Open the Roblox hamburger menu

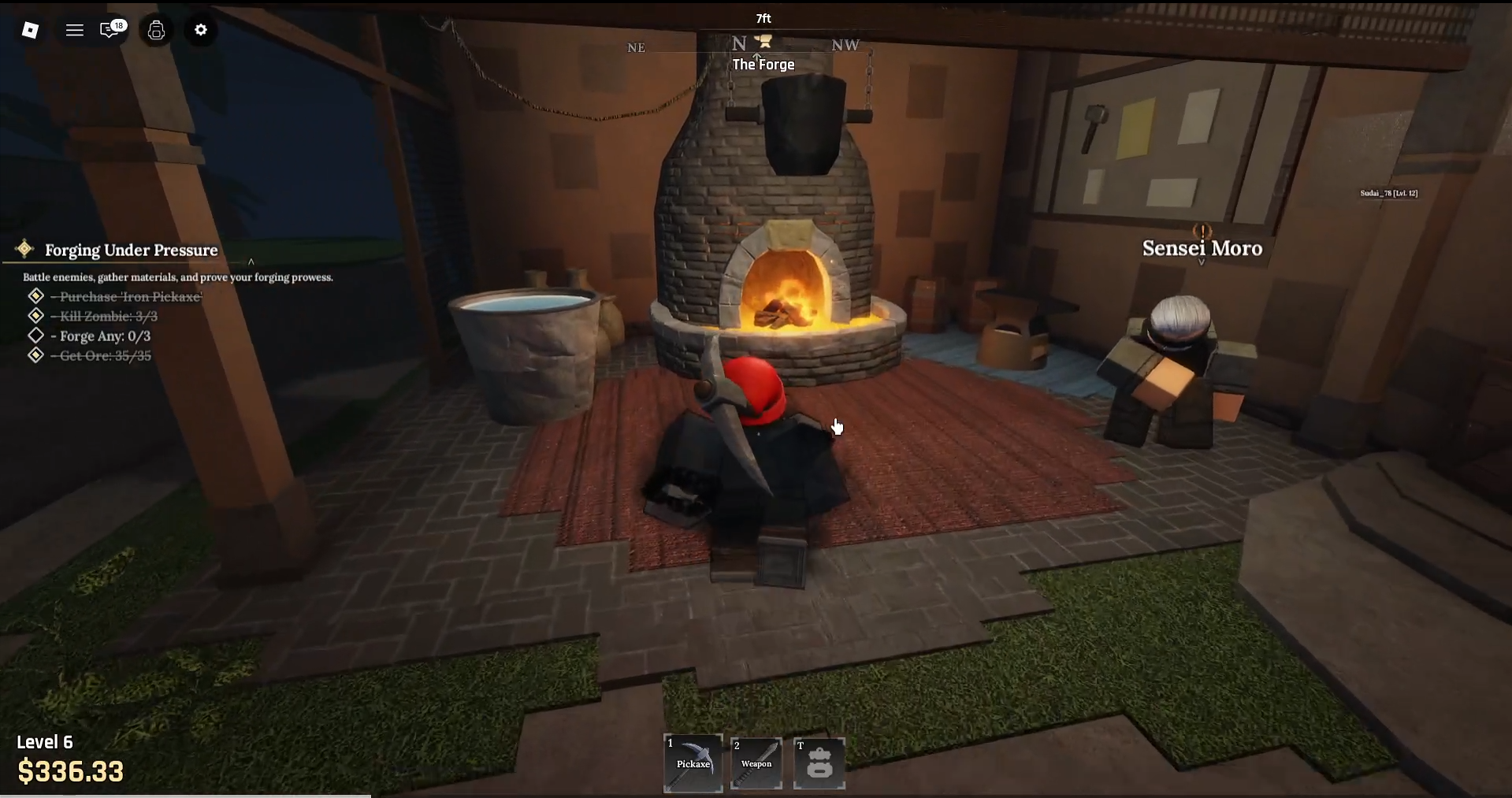tap(75, 30)
